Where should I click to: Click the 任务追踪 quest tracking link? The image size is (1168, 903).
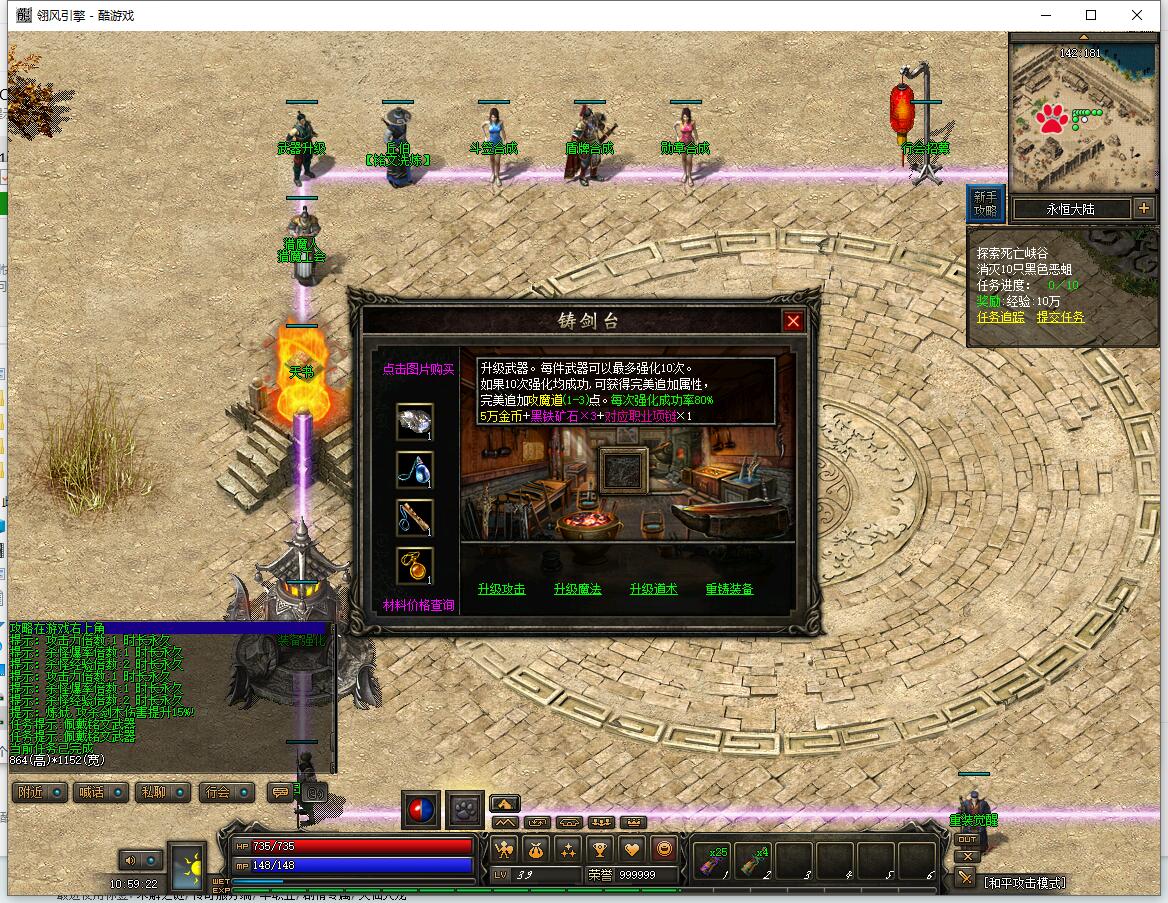point(1000,317)
